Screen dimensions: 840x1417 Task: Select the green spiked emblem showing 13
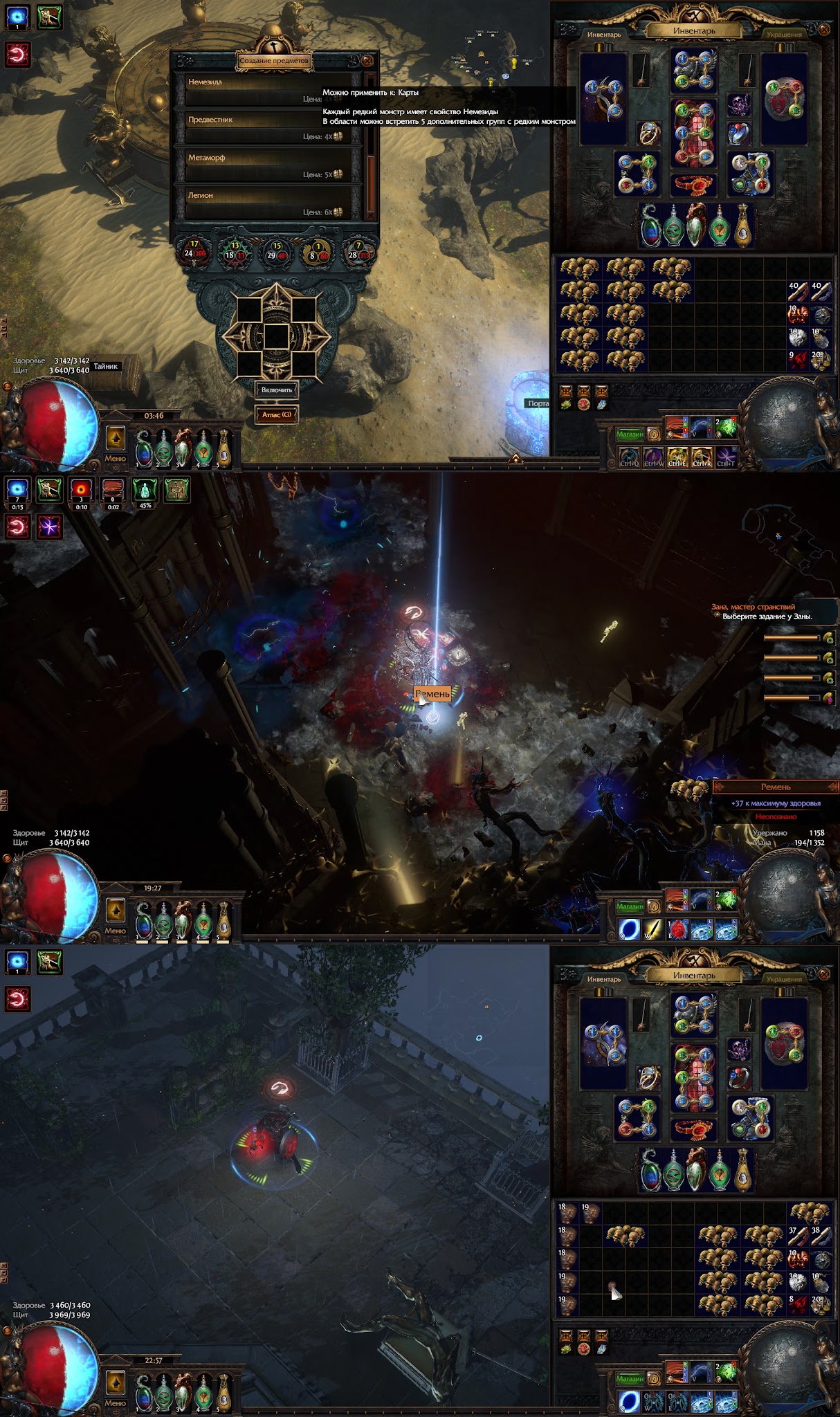(235, 250)
